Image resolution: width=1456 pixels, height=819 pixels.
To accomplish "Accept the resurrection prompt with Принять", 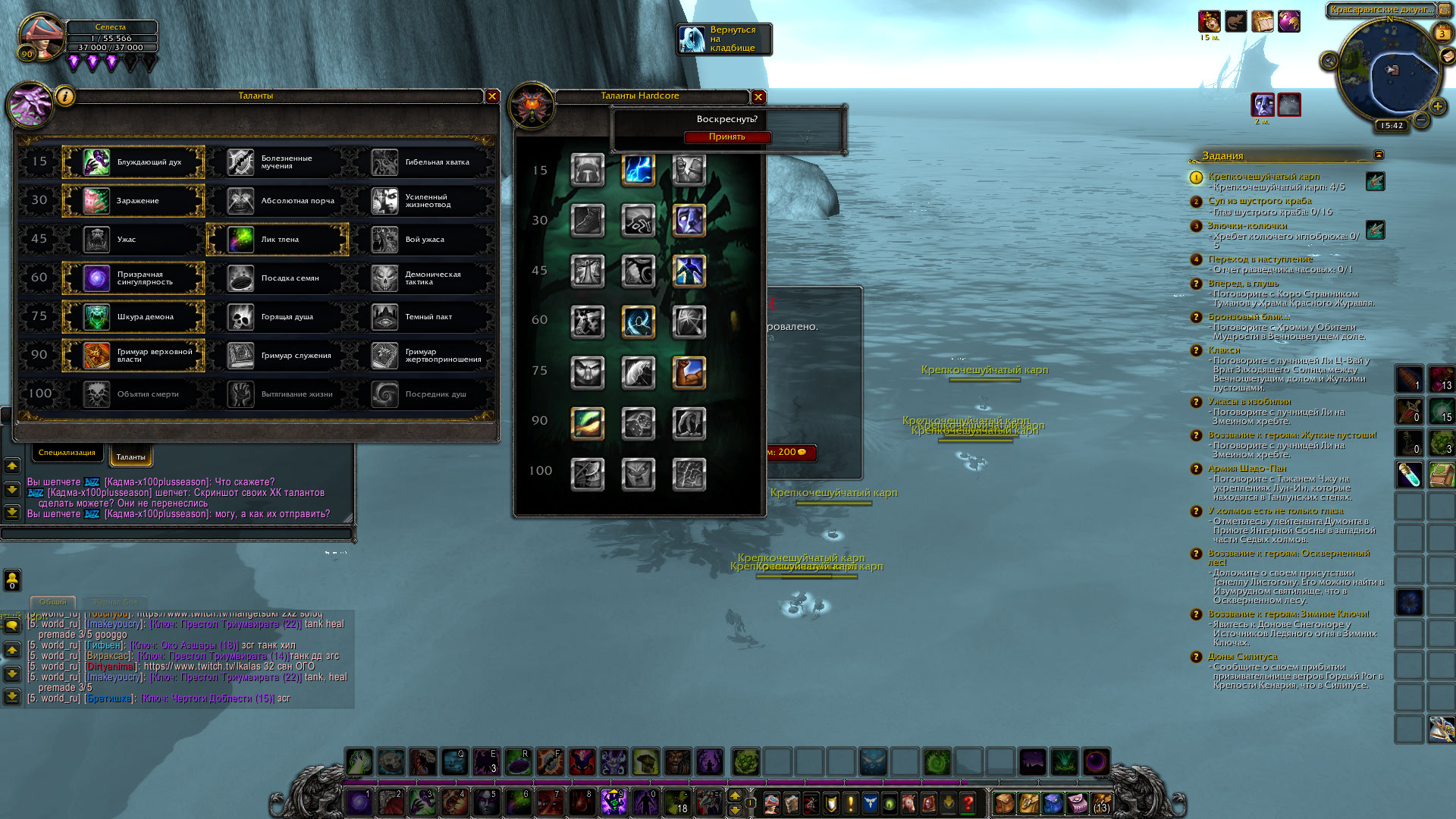I will pyautogui.click(x=726, y=137).
